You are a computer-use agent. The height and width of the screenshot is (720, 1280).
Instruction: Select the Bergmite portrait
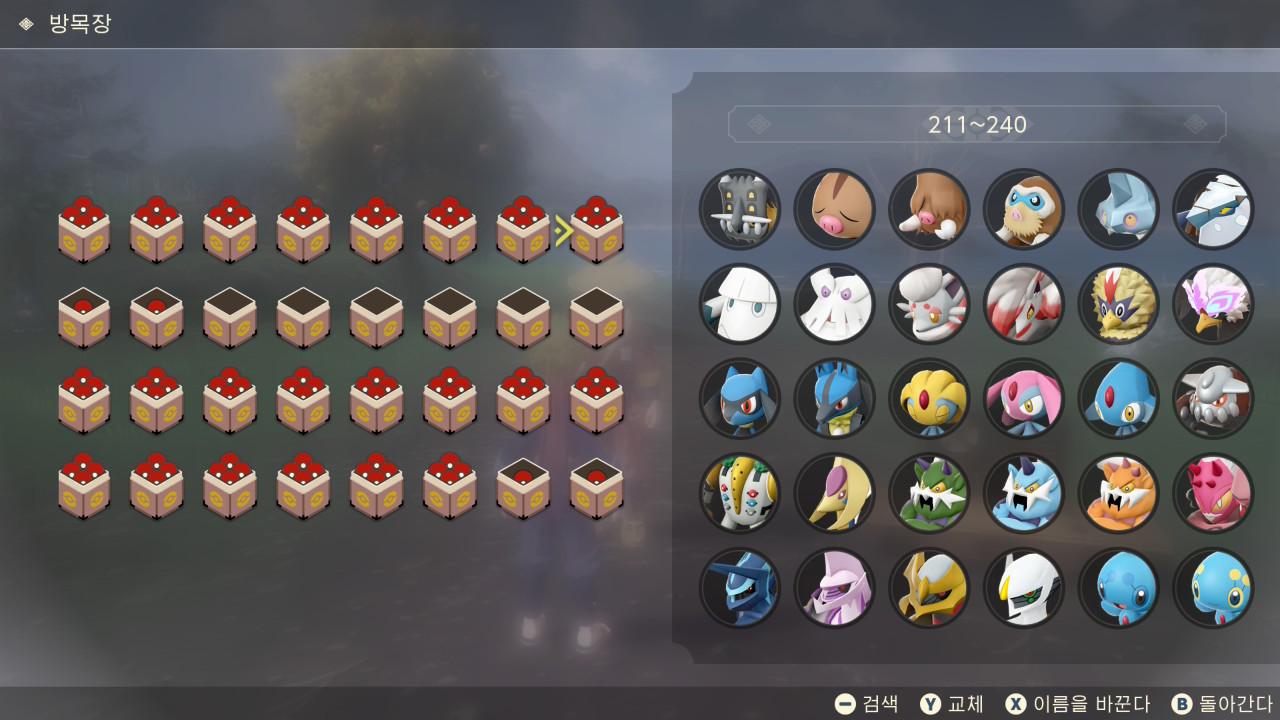tap(1119, 209)
